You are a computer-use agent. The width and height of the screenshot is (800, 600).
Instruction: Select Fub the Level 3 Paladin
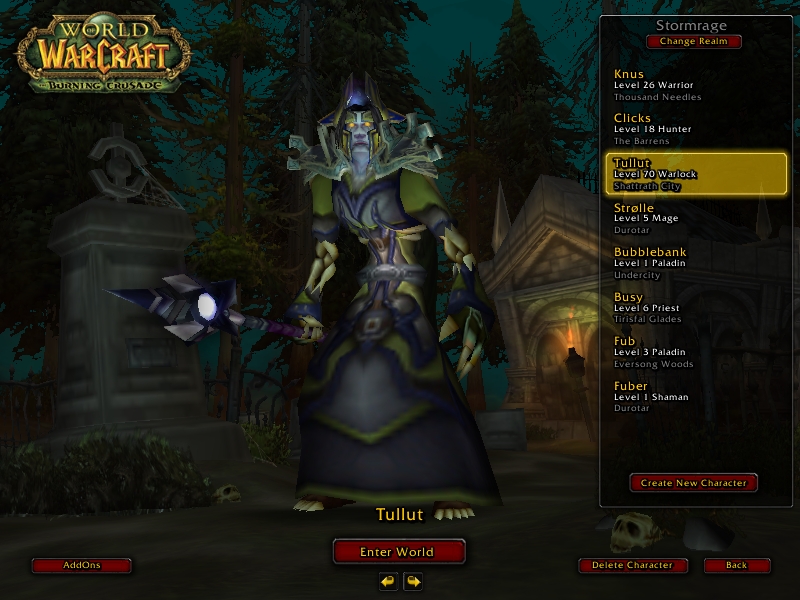coord(697,352)
